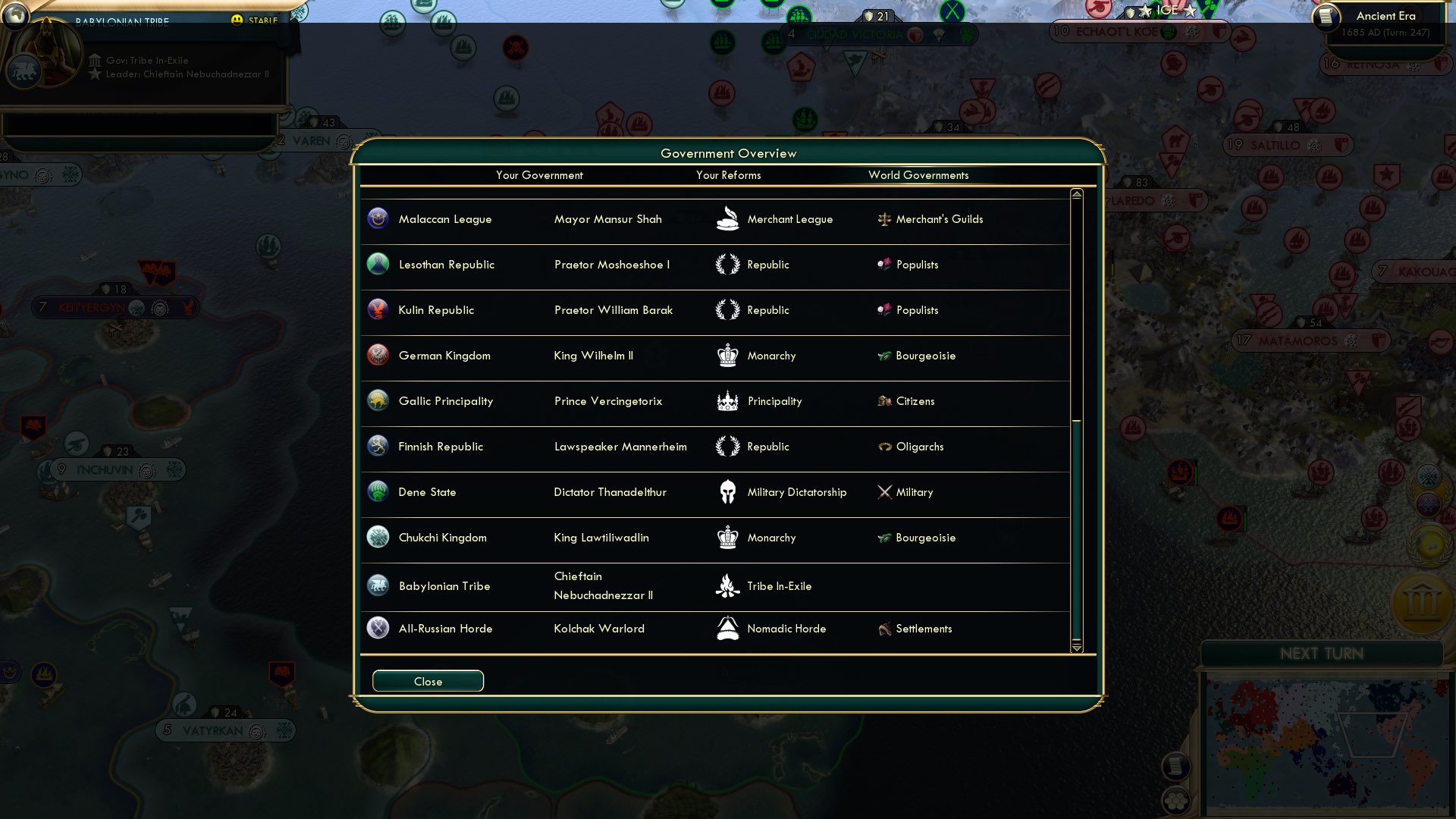Click the Populists icon beside Kulin Republic
The image size is (1456, 819).
point(884,310)
